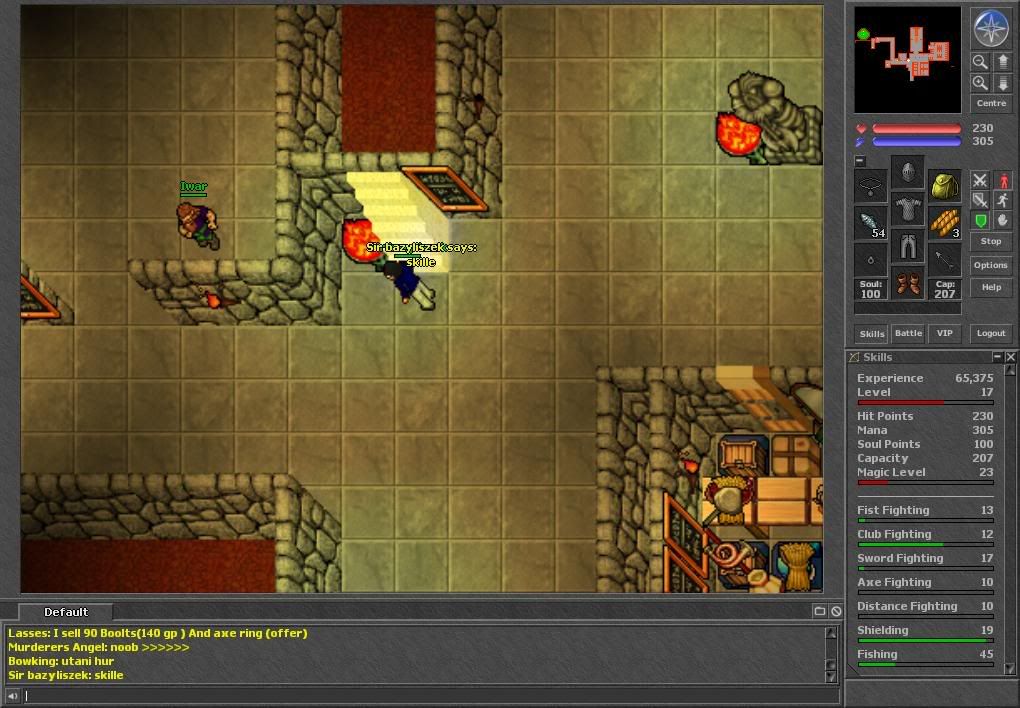Open the Battle list

[908, 333]
